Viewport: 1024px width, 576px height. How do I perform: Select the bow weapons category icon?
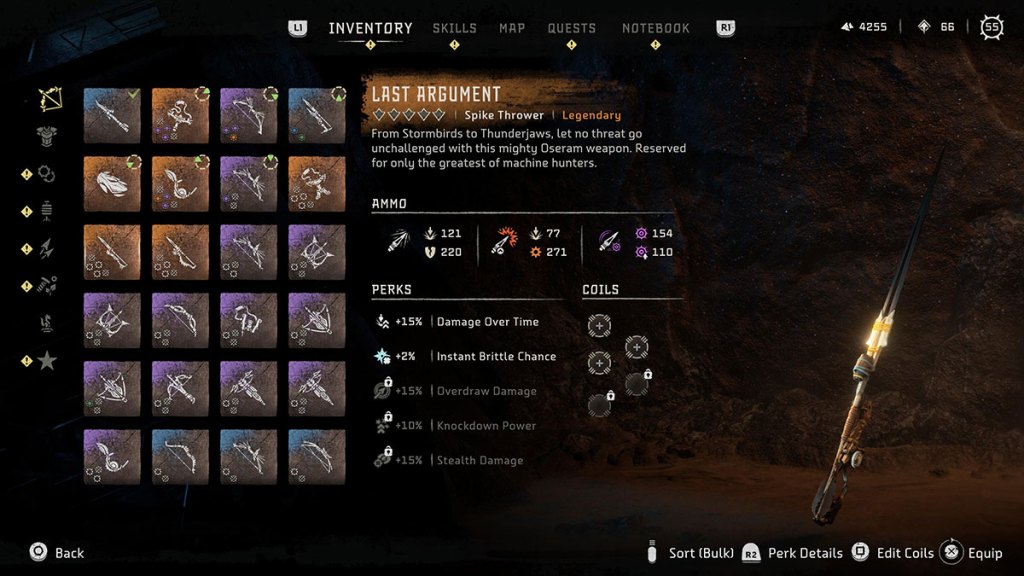[49, 99]
